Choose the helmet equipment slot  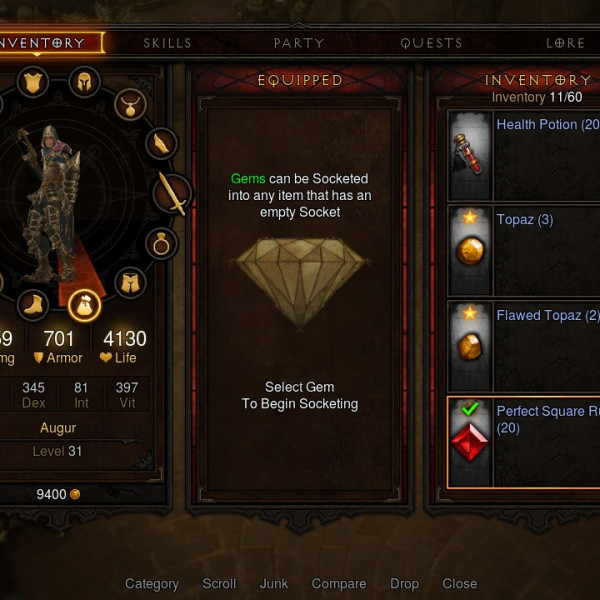click(x=85, y=81)
